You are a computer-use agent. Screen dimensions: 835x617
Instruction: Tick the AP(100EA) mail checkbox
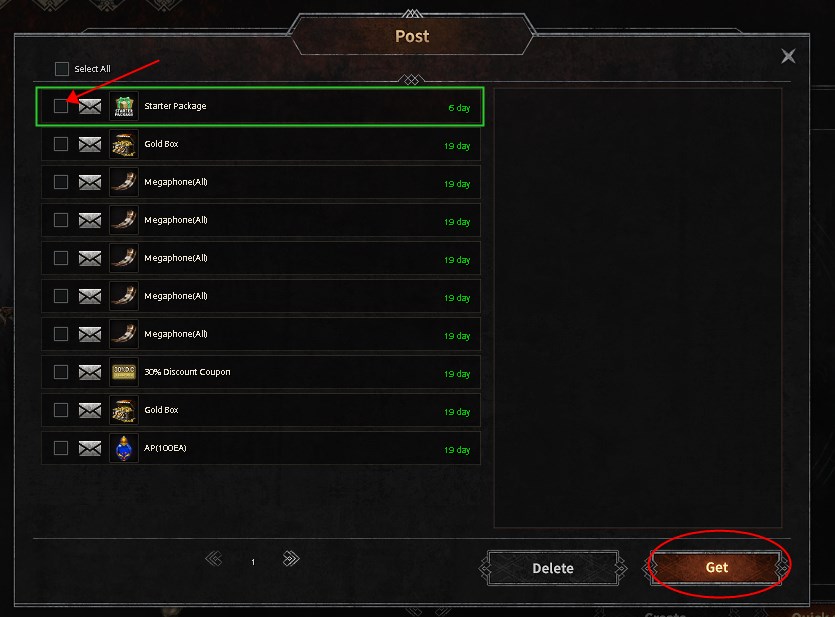tap(61, 448)
